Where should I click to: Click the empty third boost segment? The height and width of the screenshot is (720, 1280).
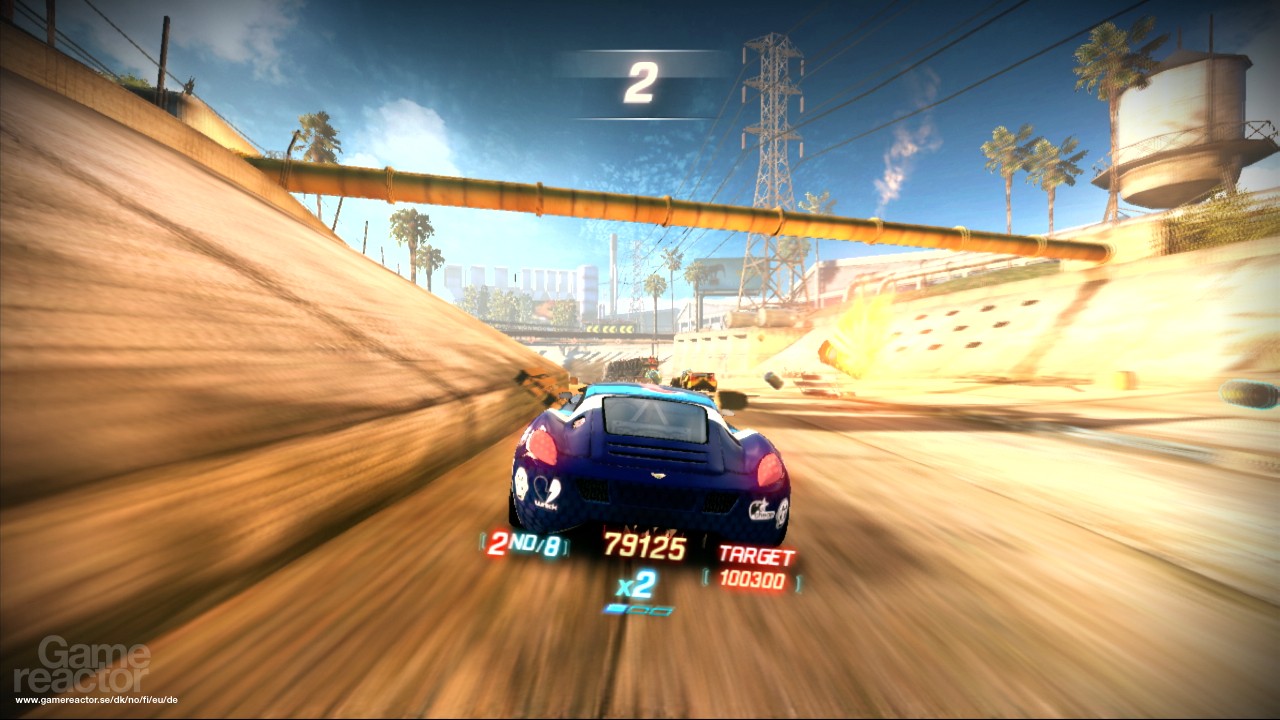click(x=662, y=611)
